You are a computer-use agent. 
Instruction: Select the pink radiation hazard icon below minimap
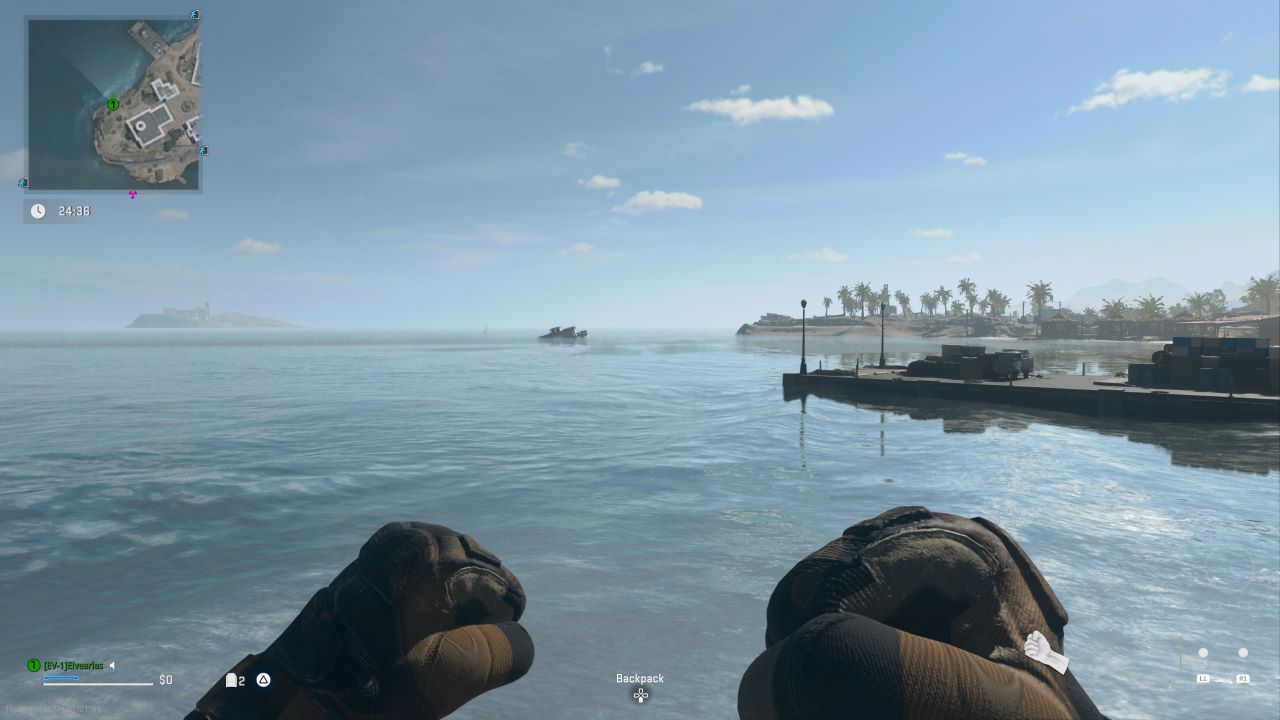pos(131,193)
